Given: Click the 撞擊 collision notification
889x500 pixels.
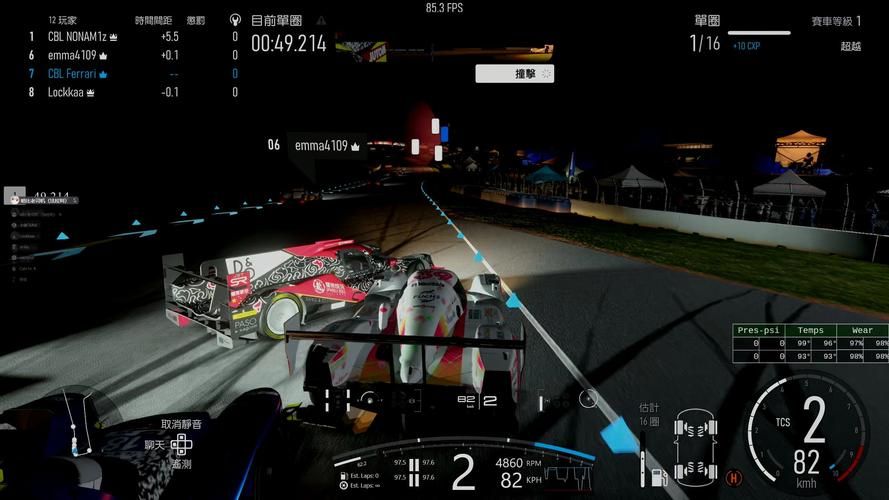Looking at the screenshot, I should pos(514,73).
